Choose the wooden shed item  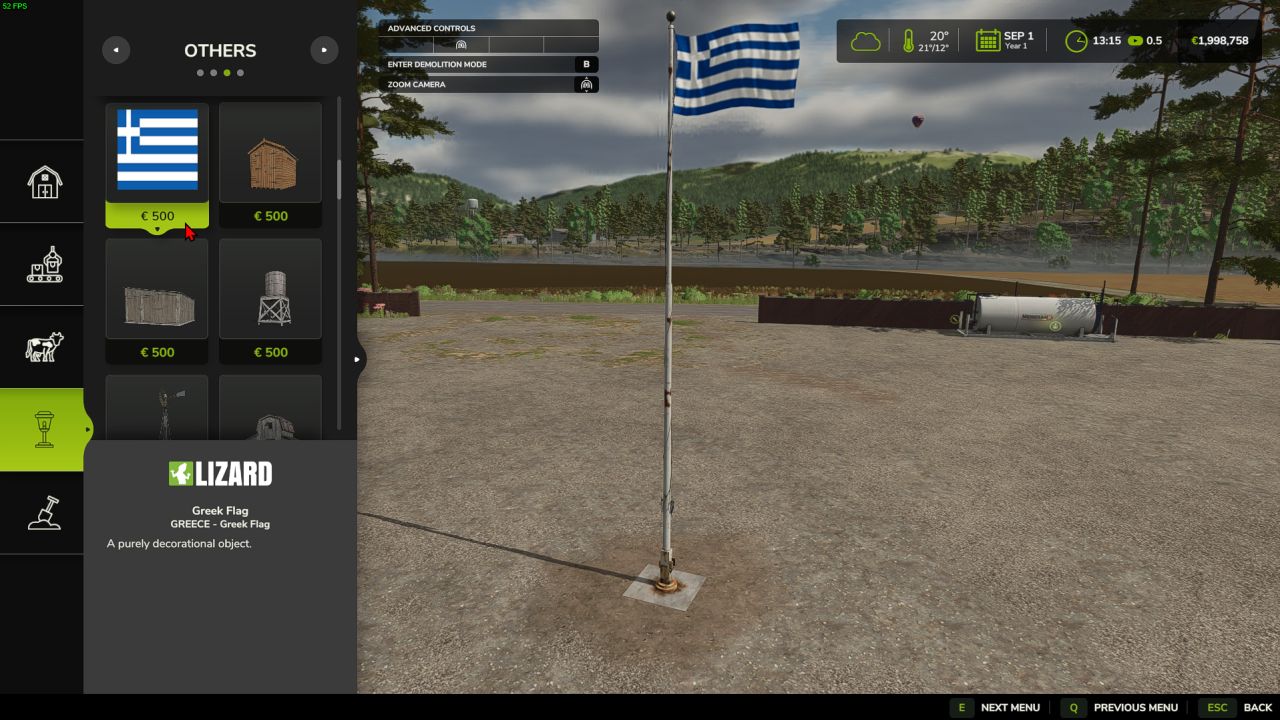[x=270, y=152]
